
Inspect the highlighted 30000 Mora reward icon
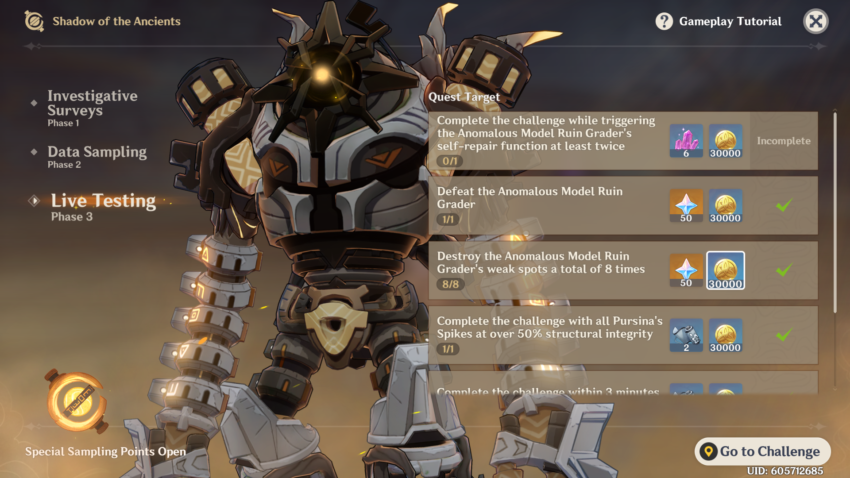tap(725, 270)
